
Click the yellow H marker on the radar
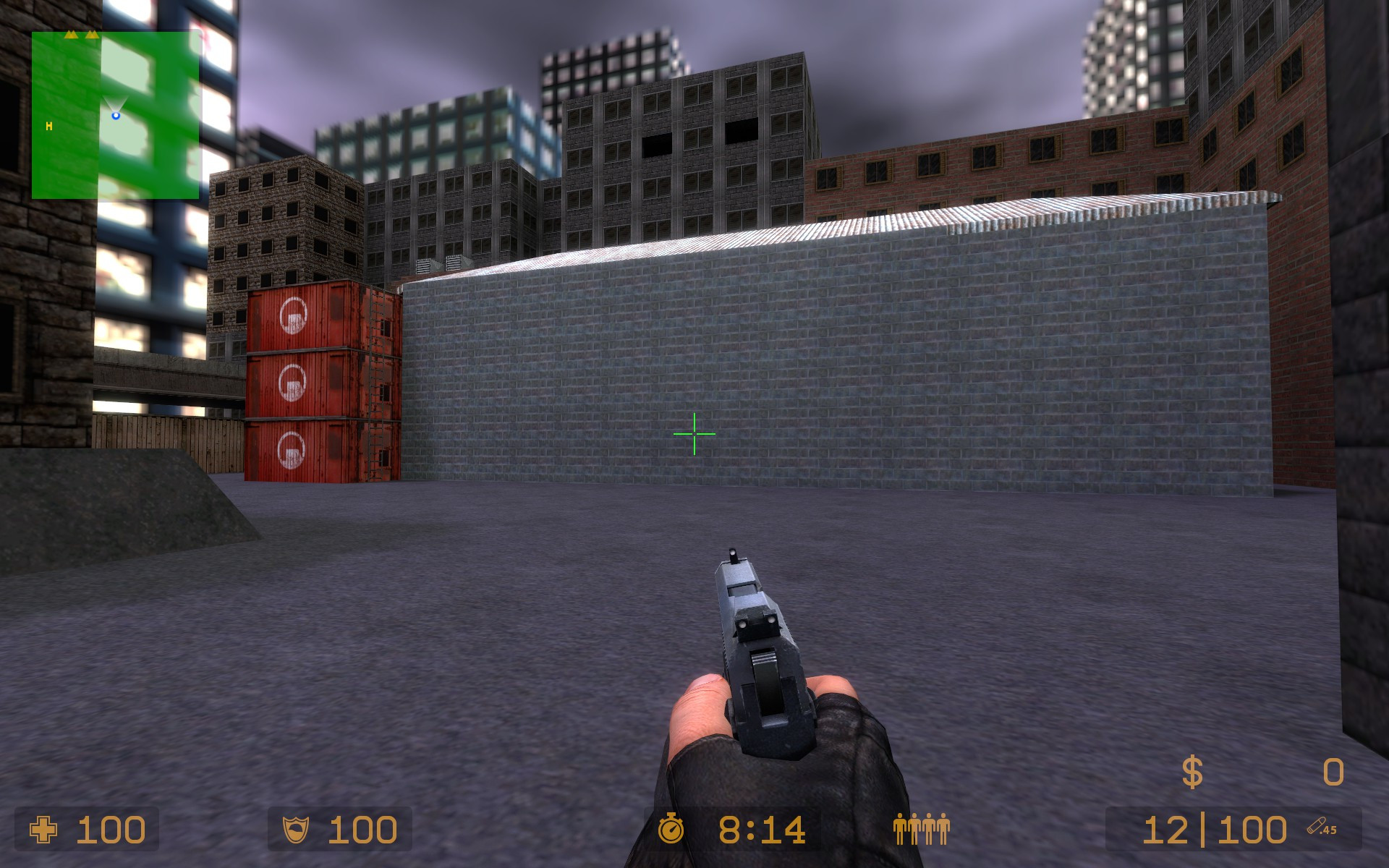tap(48, 125)
